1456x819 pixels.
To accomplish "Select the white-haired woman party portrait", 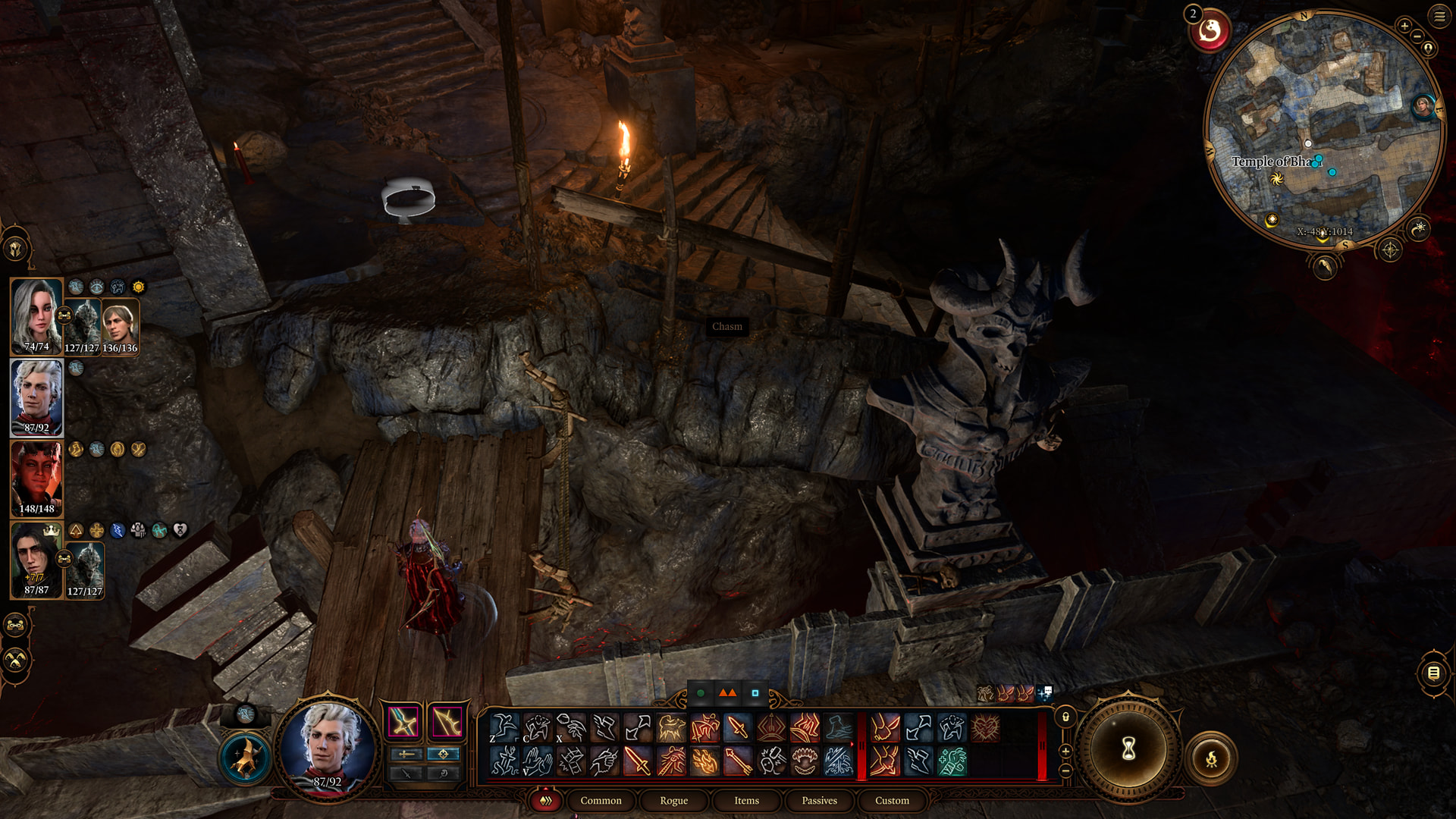I will pyautogui.click(x=36, y=316).
